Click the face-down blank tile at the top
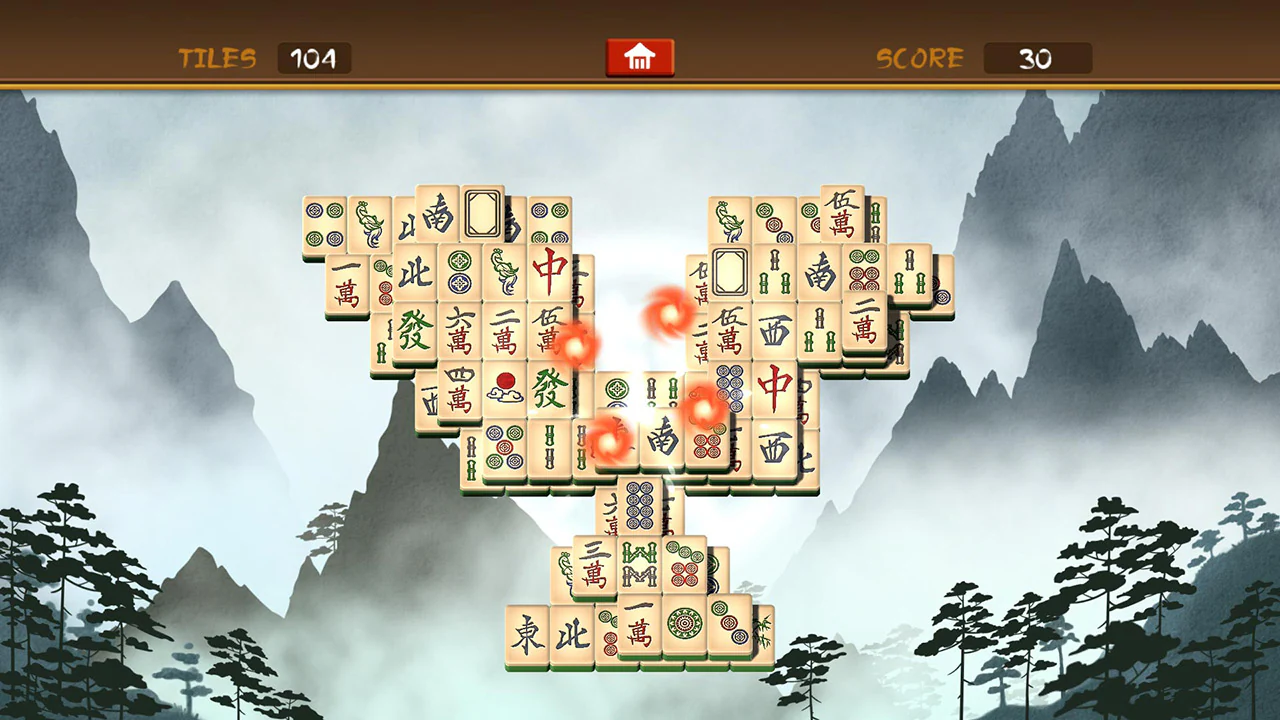The image size is (1280, 720). tap(481, 213)
